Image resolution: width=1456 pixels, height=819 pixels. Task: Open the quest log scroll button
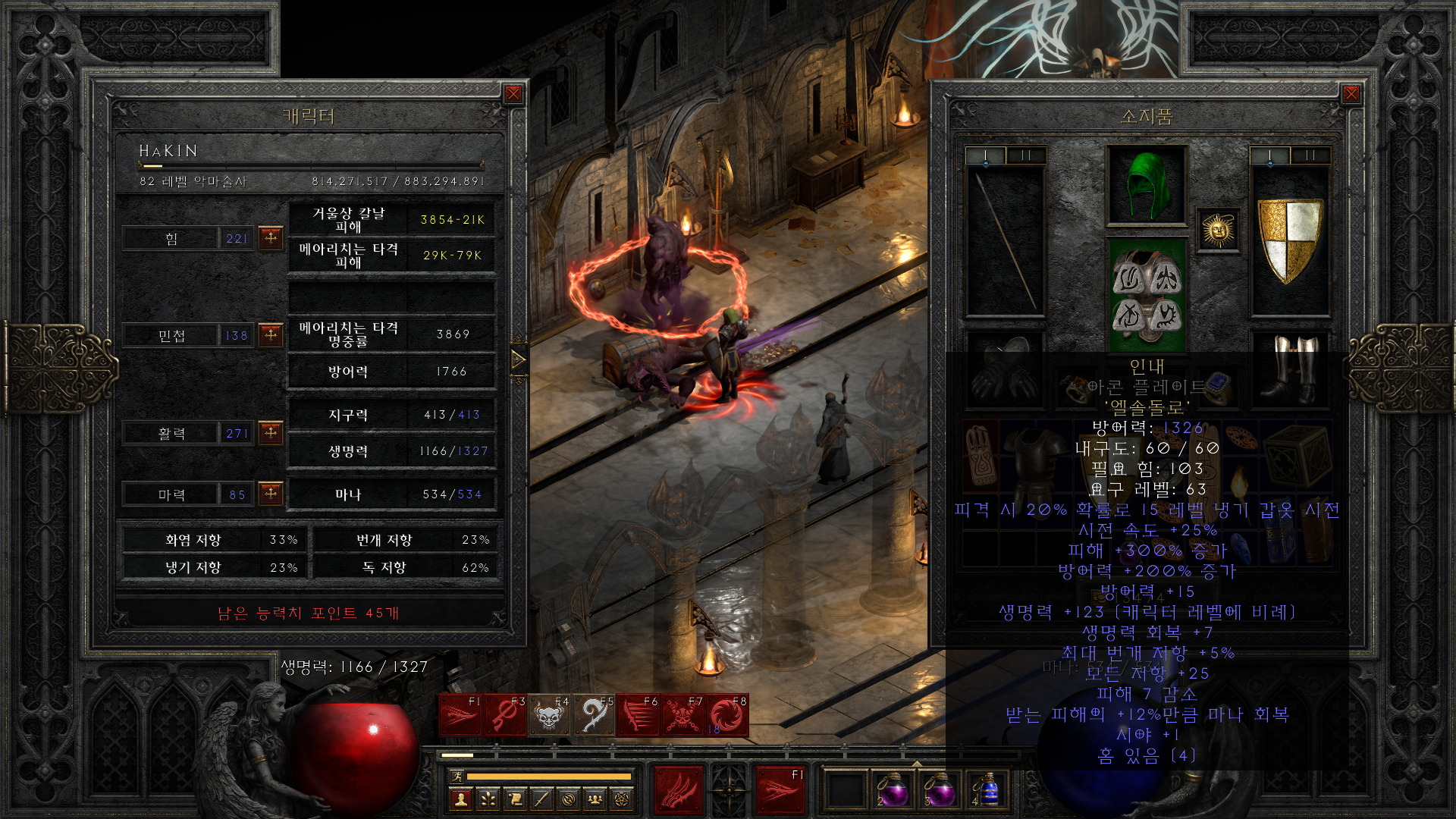[x=515, y=799]
